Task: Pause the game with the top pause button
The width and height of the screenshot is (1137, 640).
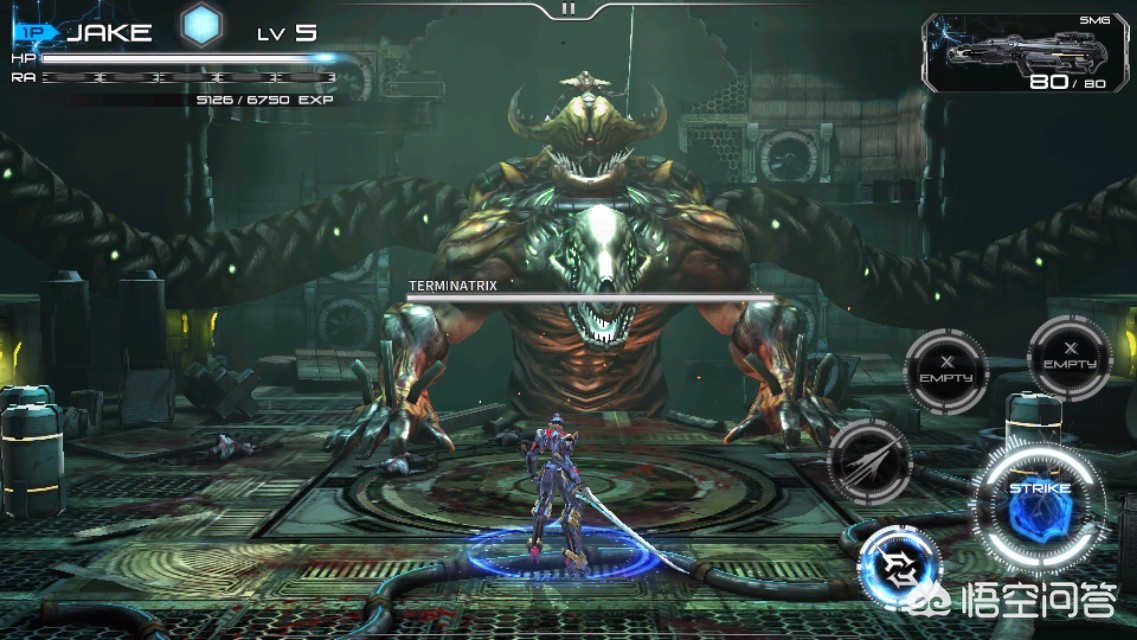Action: [568, 9]
